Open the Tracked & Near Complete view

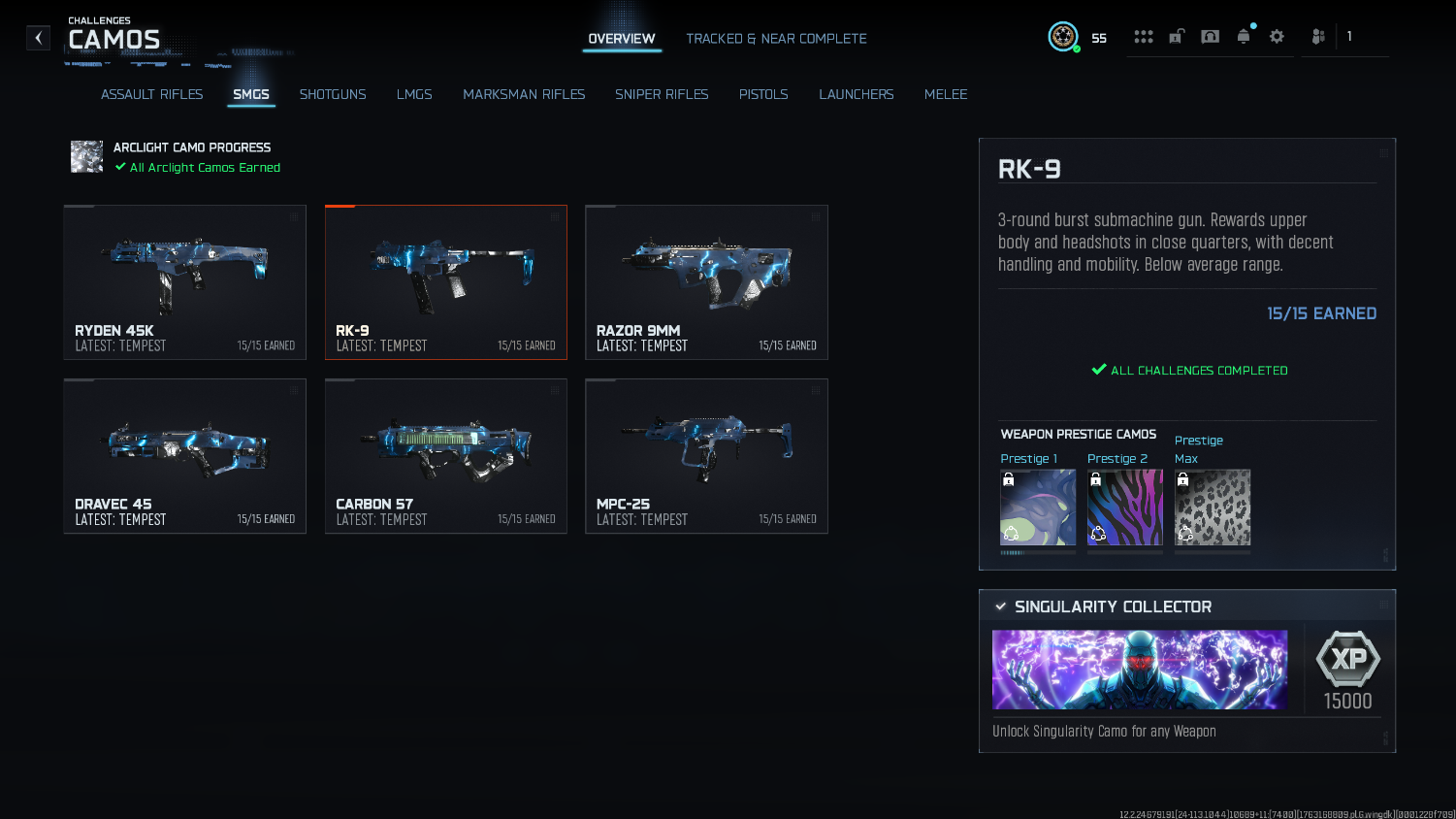click(776, 39)
